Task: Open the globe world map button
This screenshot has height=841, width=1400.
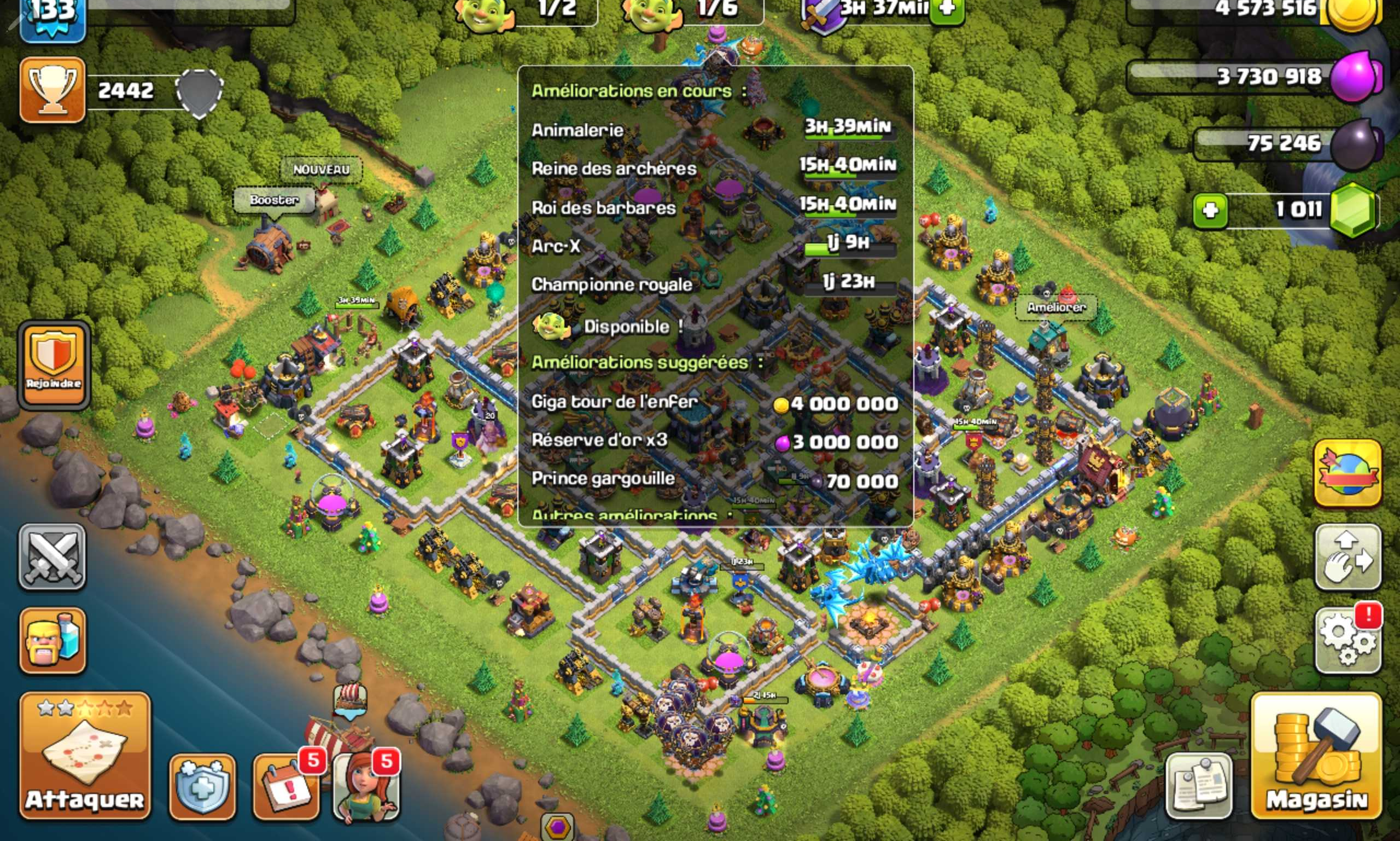Action: 1347,473
